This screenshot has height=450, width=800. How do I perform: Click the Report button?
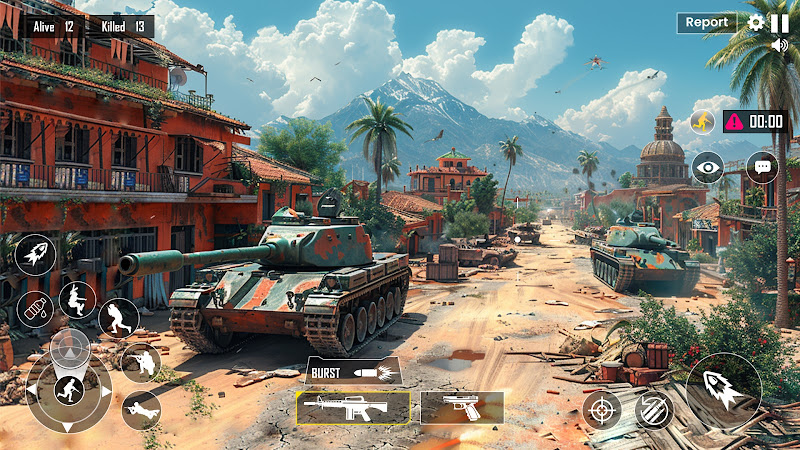pos(707,22)
